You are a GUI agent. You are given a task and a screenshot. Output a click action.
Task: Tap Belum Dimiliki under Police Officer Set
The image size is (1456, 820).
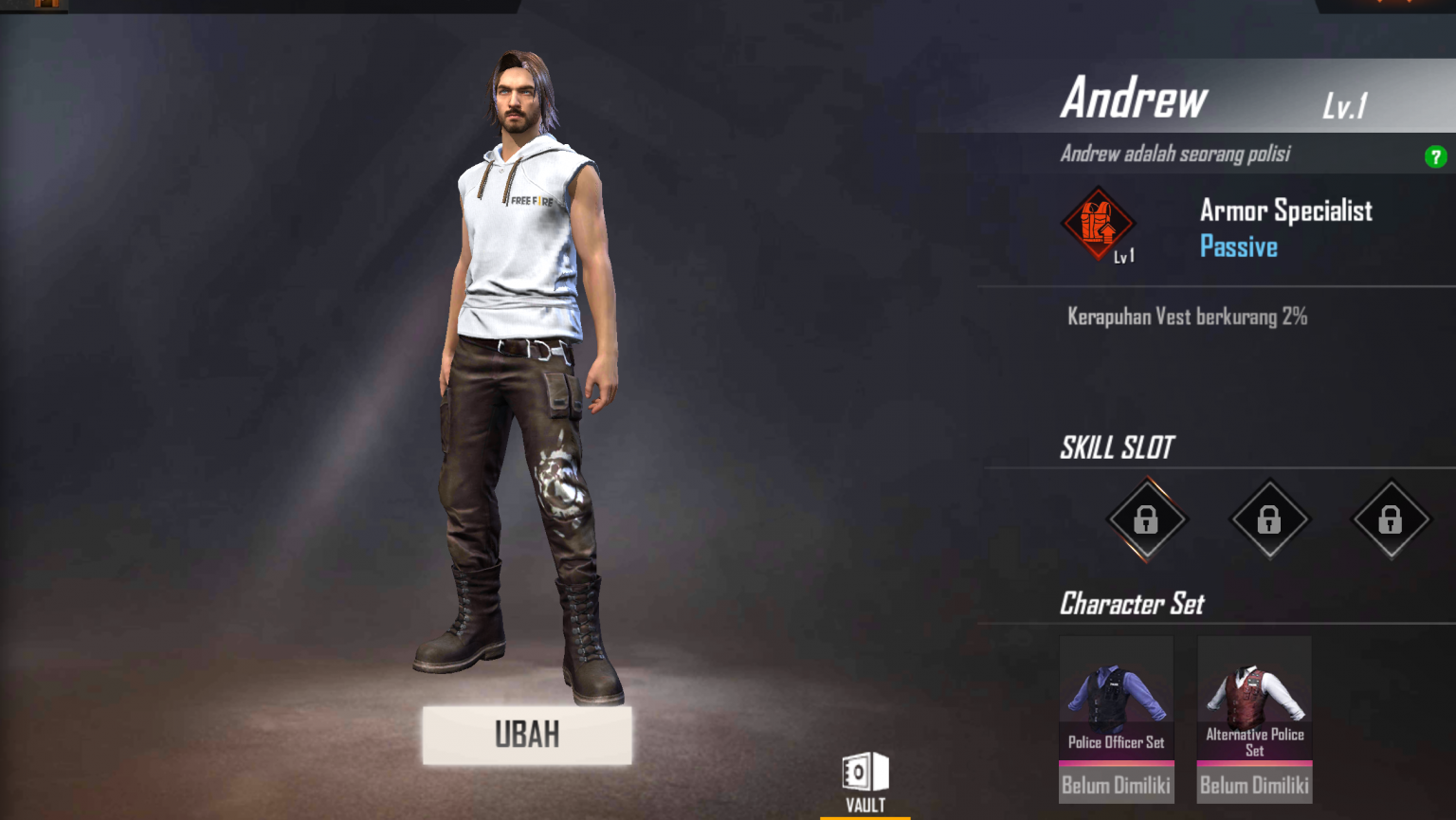(x=1116, y=784)
